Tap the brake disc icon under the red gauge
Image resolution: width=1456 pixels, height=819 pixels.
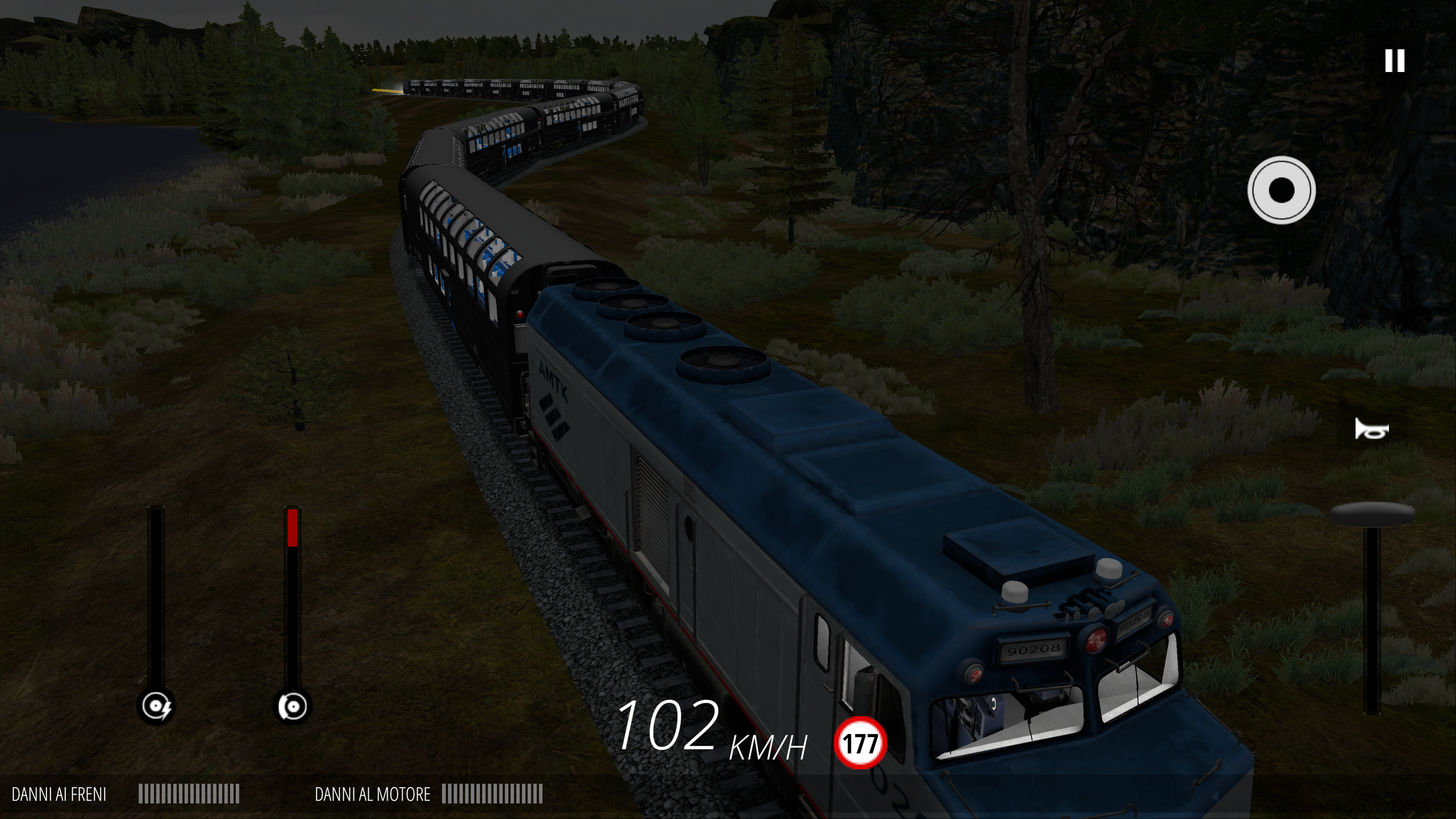pos(293,706)
